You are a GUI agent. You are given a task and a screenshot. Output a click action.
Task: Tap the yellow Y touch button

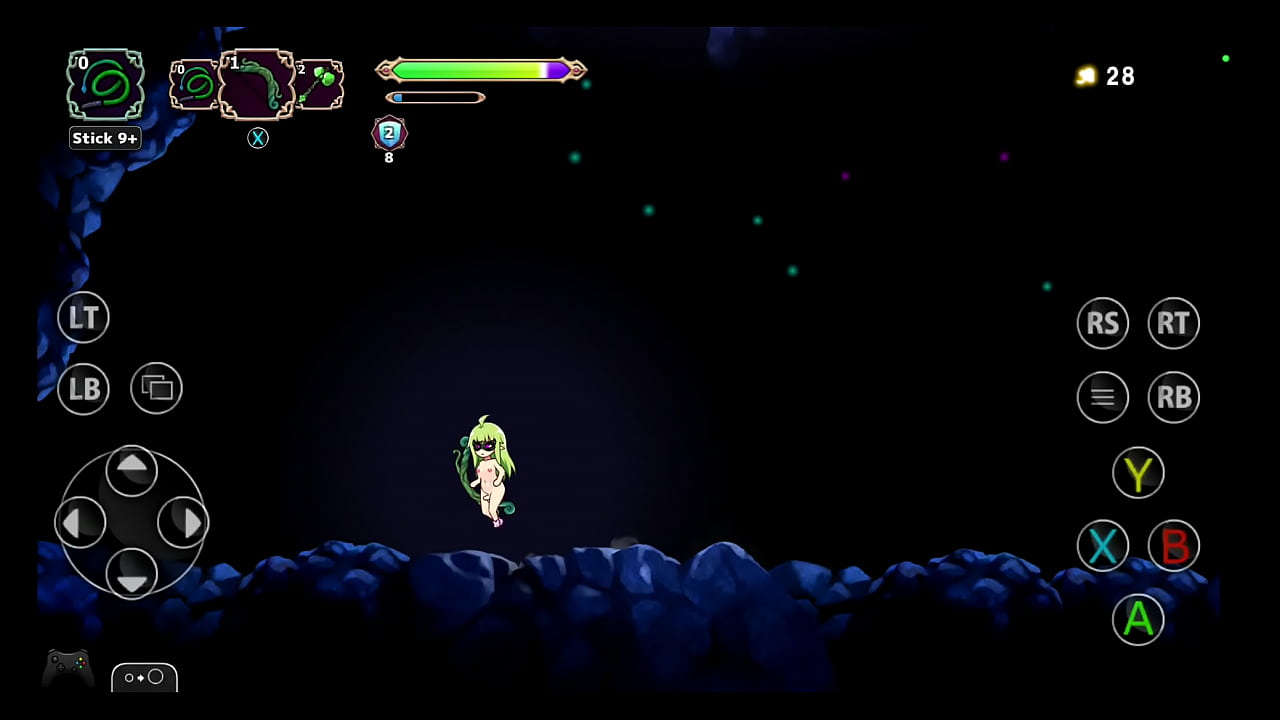click(x=1138, y=473)
